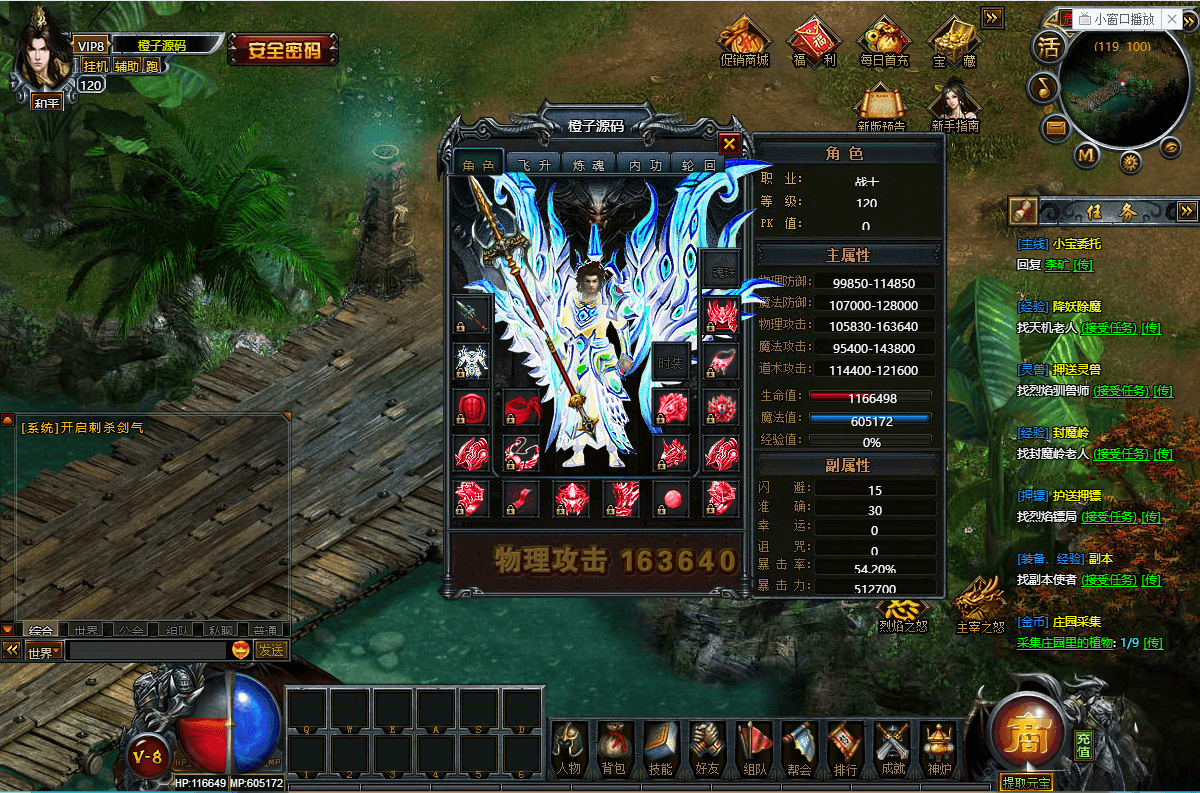Viewport: 1200px width, 793px height.
Task: Open the 排行 ranking button
Action: tap(845, 748)
